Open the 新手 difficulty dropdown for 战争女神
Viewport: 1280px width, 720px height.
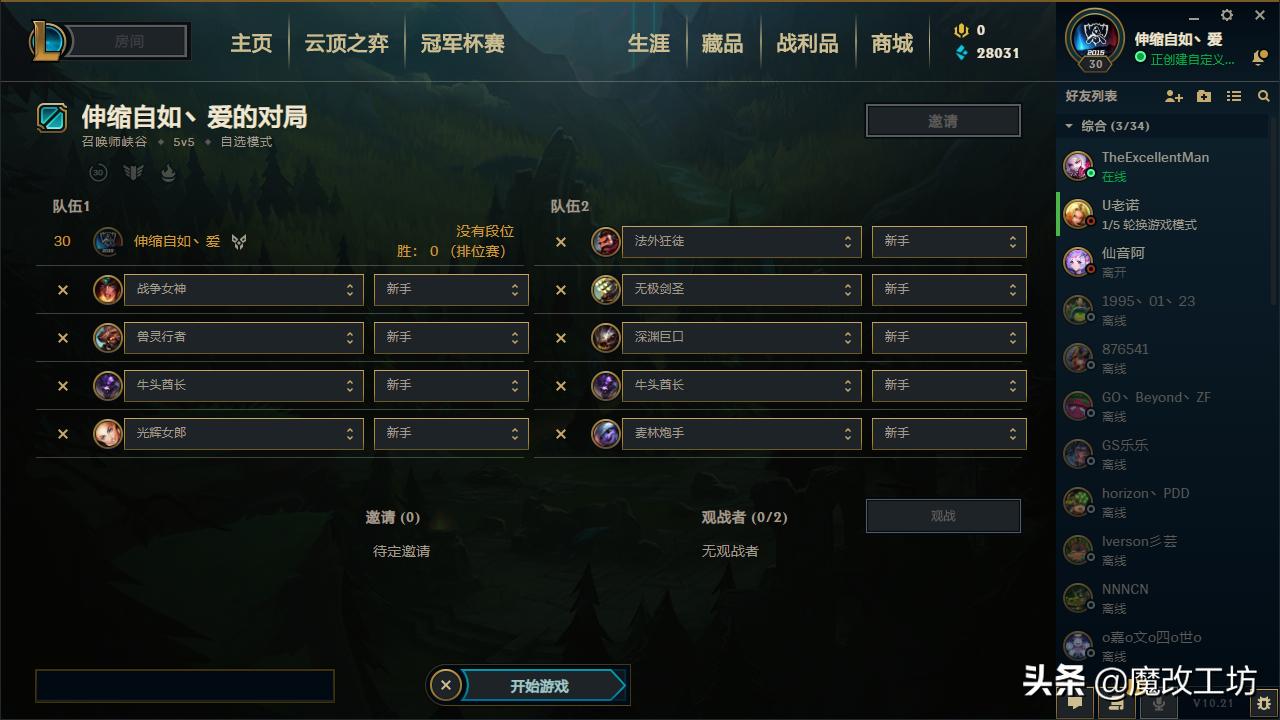click(x=450, y=289)
